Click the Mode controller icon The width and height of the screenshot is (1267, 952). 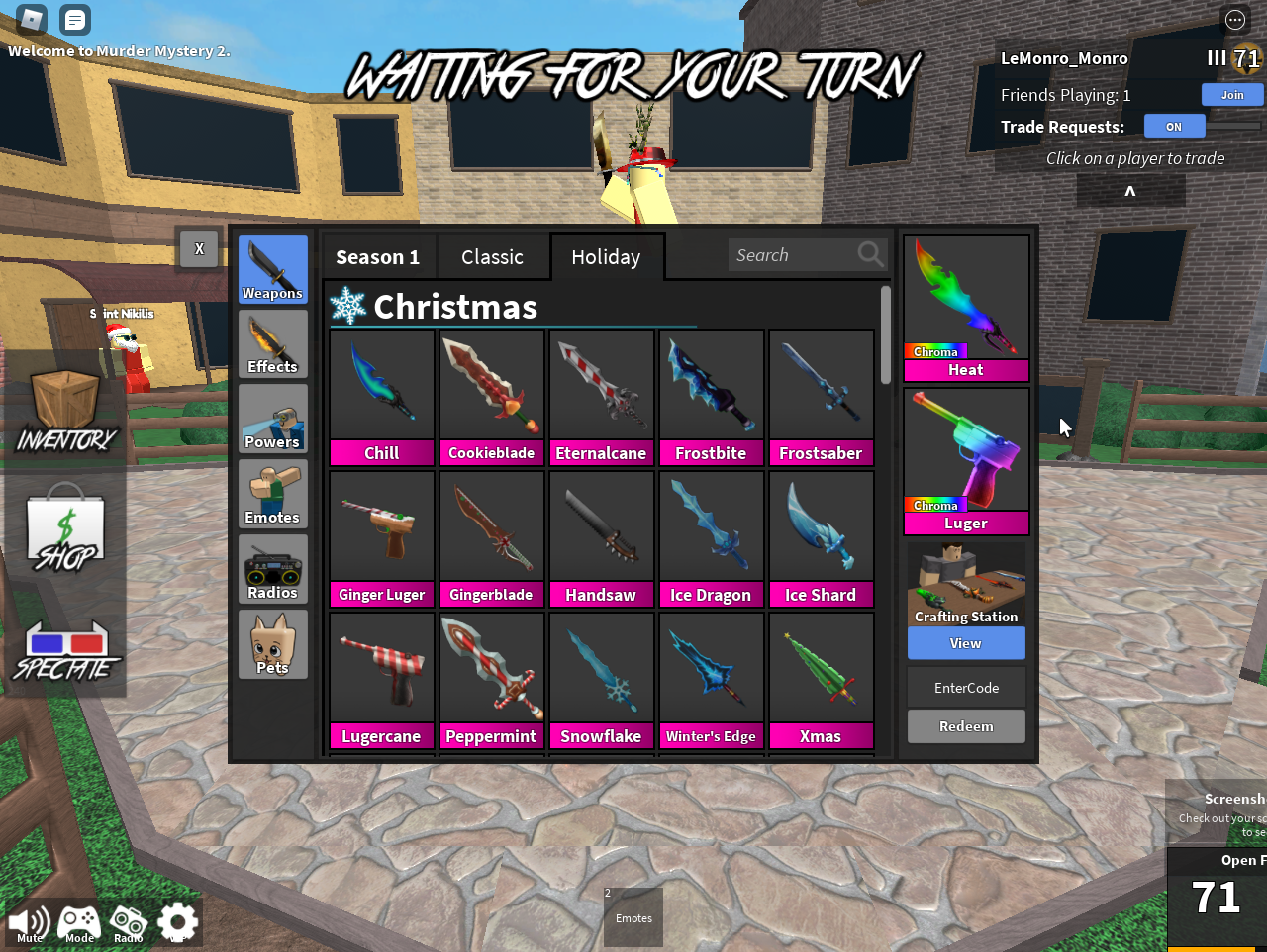coord(78,920)
